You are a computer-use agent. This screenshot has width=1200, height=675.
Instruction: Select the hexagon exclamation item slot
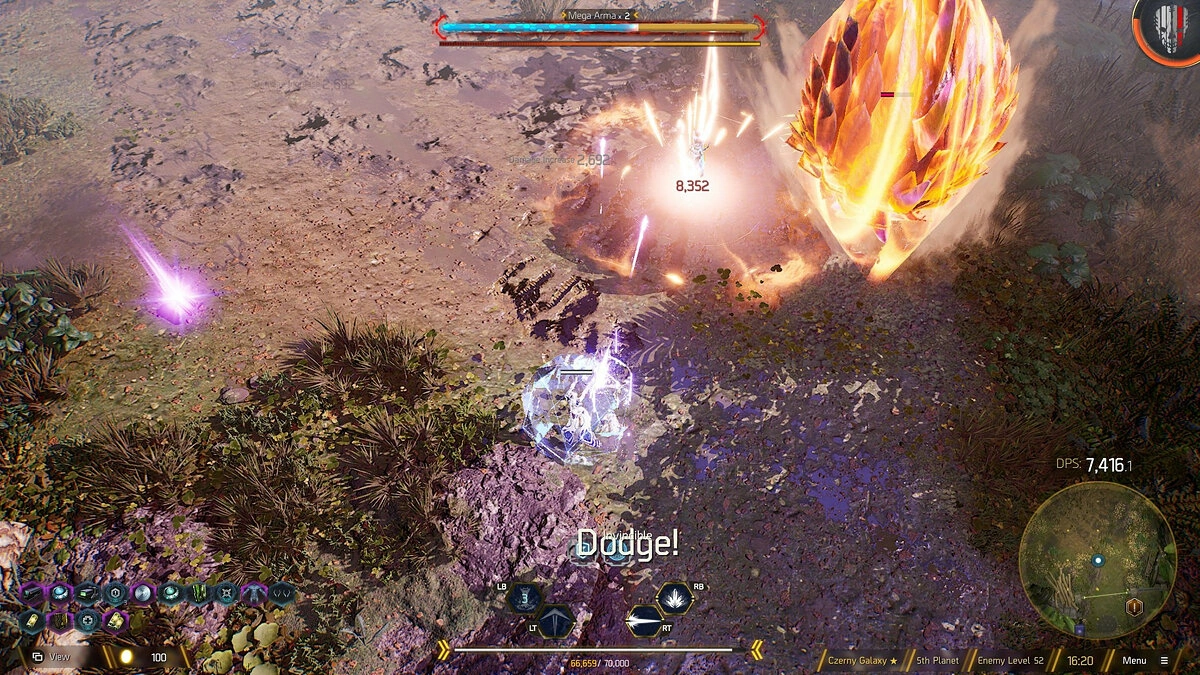[115, 593]
